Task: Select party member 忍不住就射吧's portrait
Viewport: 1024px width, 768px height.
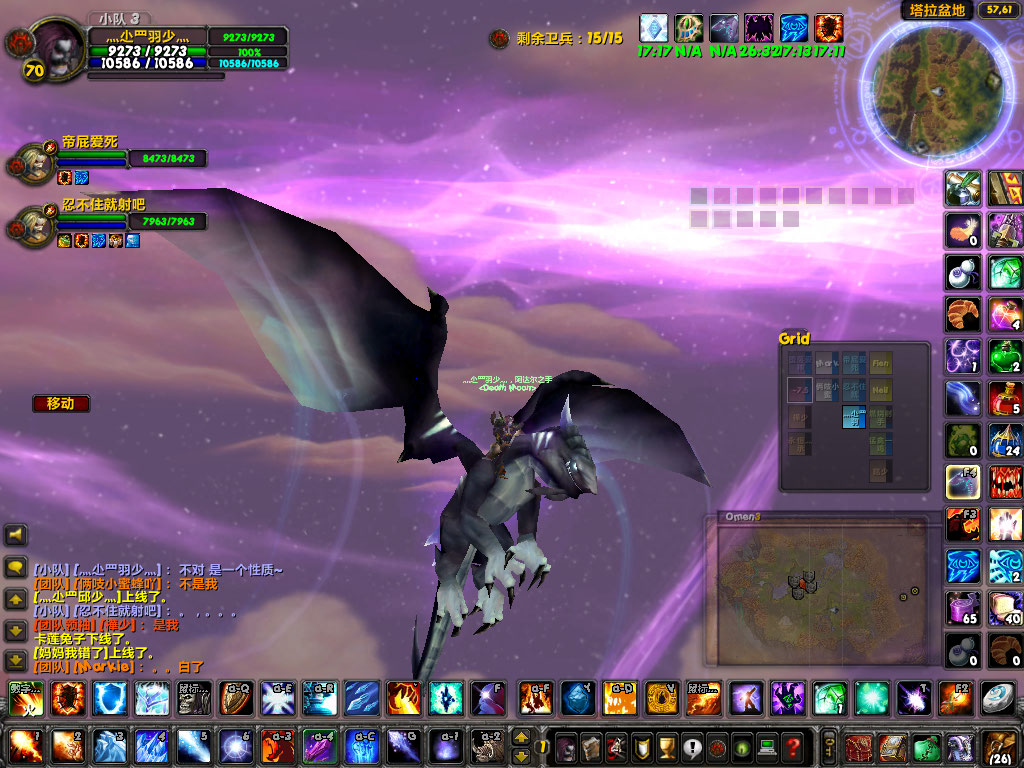Action: [x=32, y=224]
